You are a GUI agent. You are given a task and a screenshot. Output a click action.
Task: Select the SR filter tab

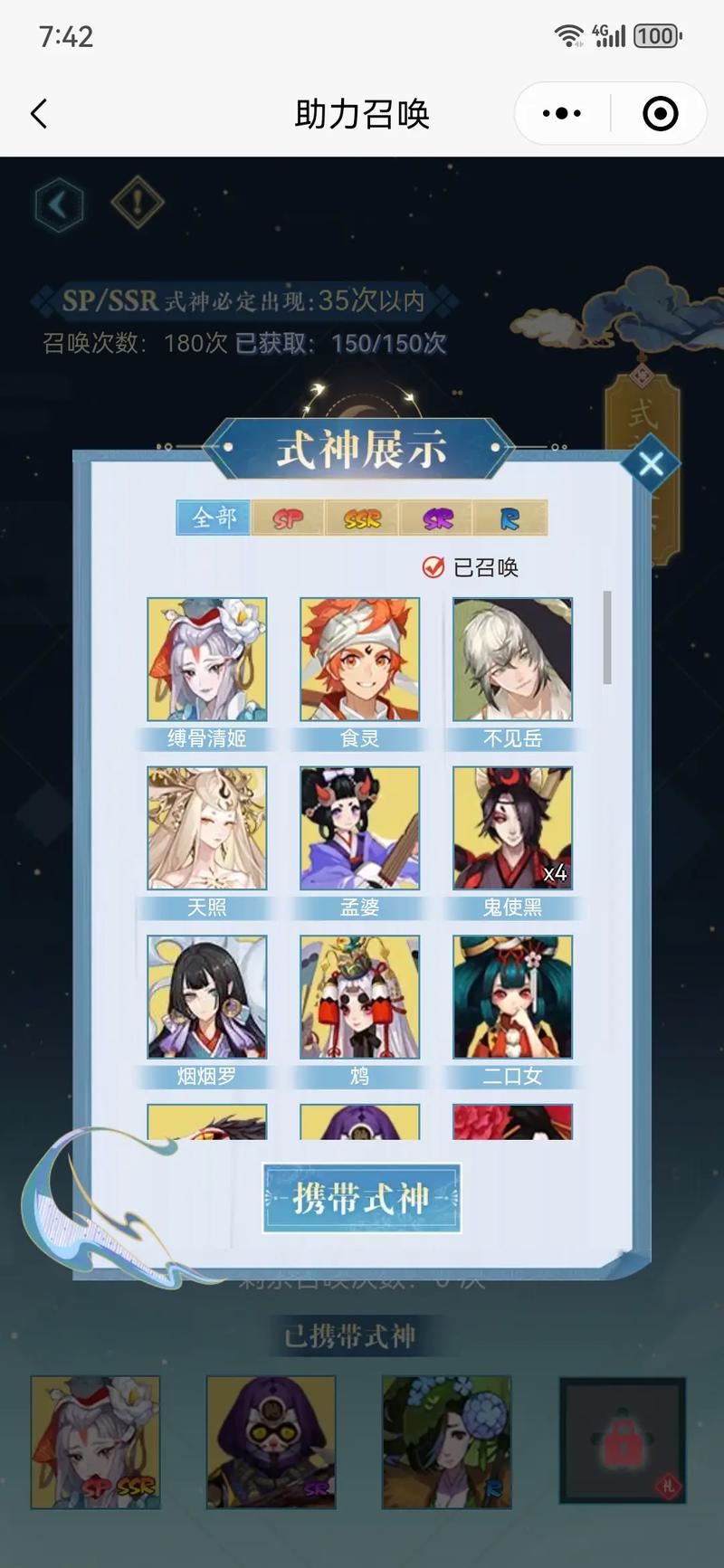pos(437,518)
